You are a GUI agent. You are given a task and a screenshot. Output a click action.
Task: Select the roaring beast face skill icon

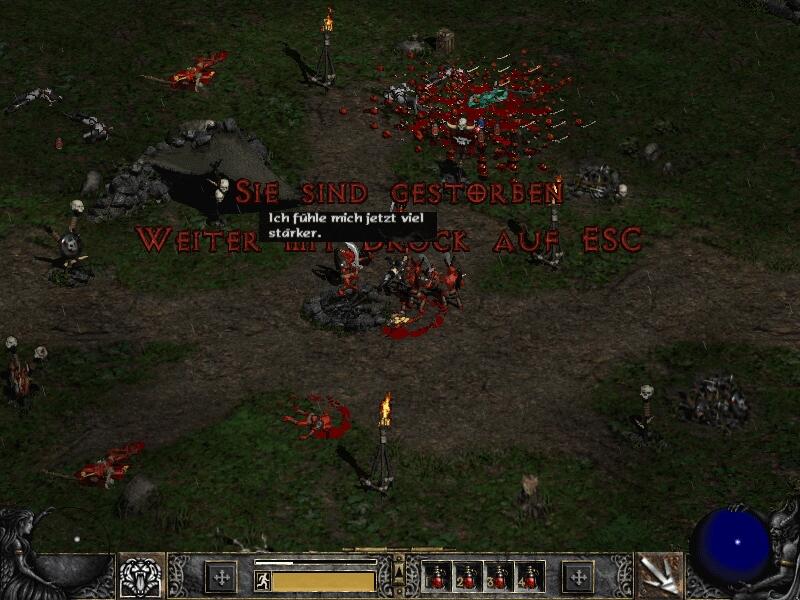point(141,576)
